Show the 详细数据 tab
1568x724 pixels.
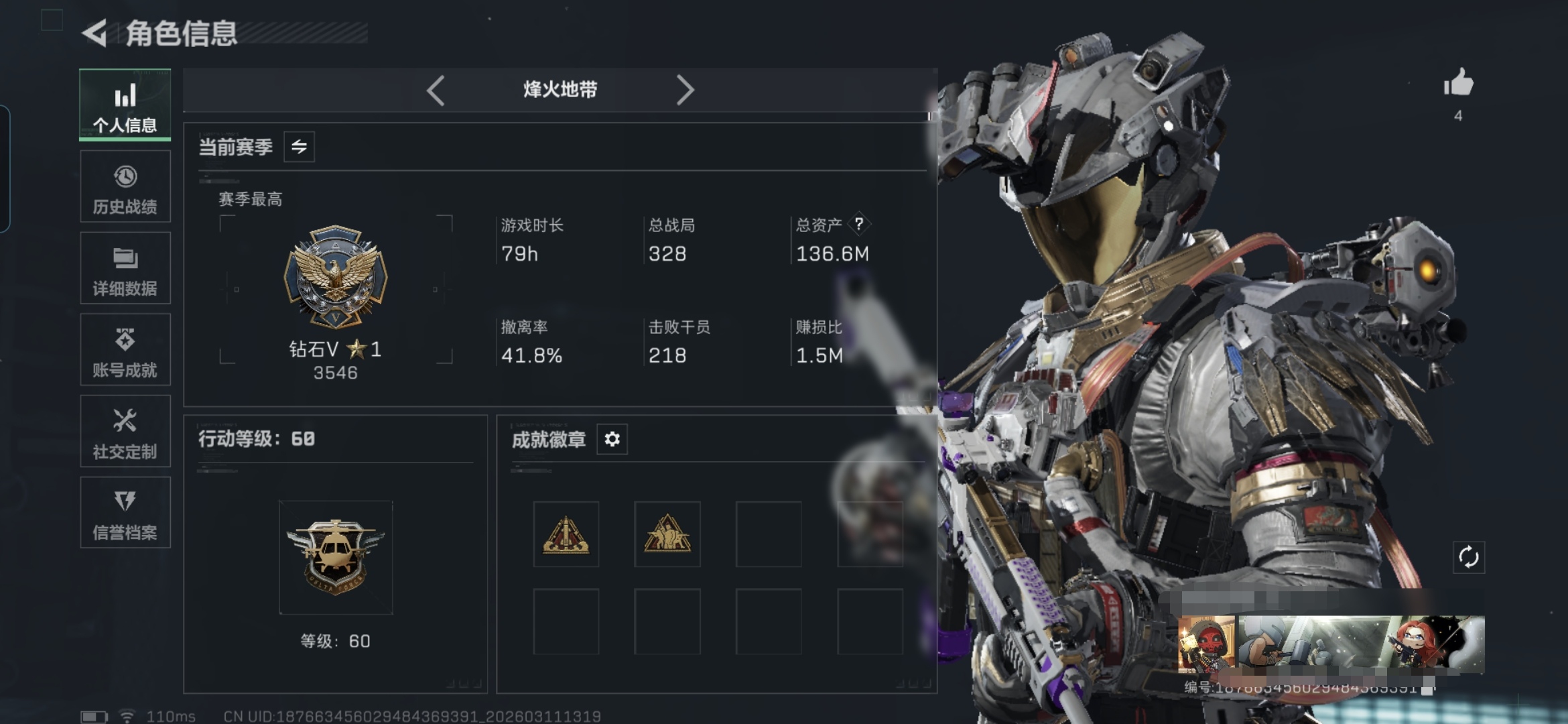125,269
